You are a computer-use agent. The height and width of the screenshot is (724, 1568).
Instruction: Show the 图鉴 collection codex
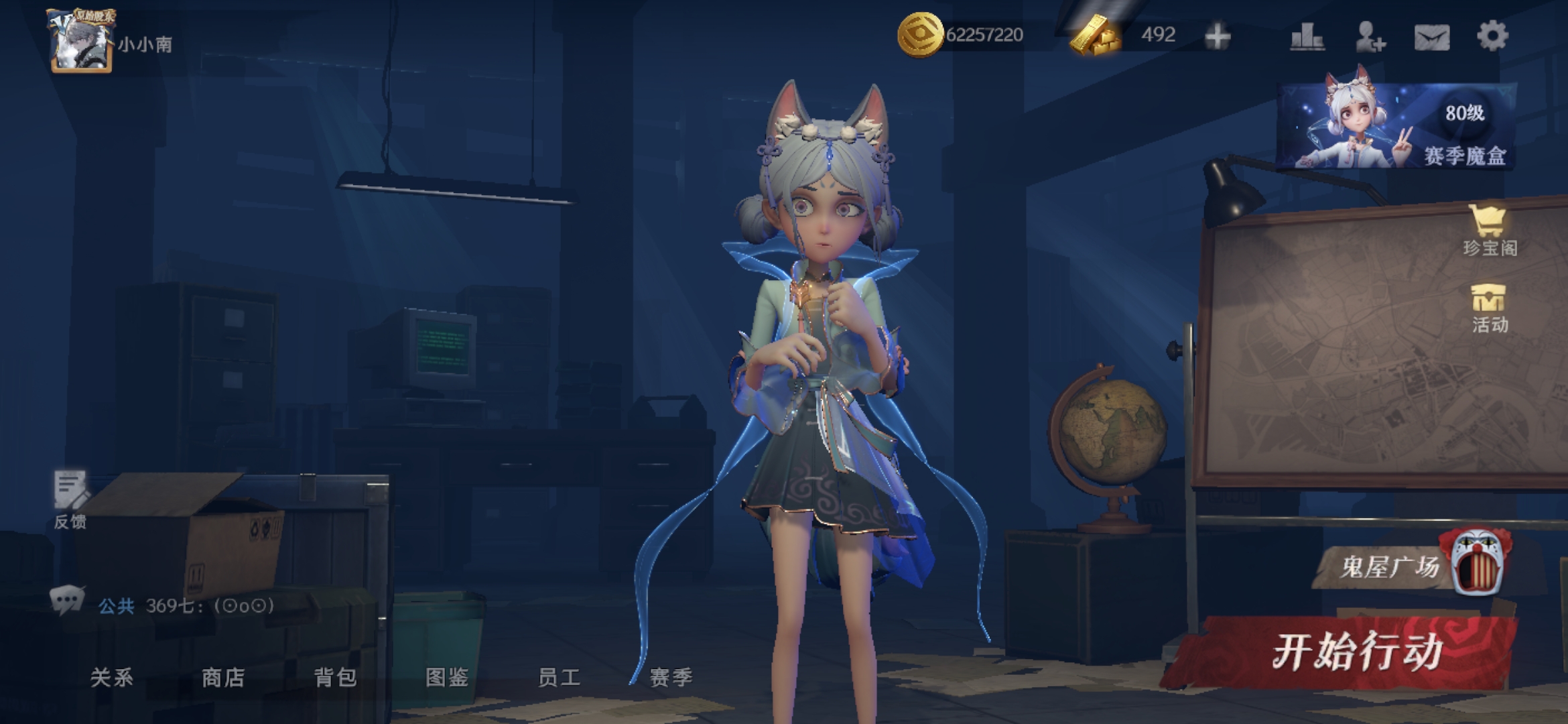447,677
